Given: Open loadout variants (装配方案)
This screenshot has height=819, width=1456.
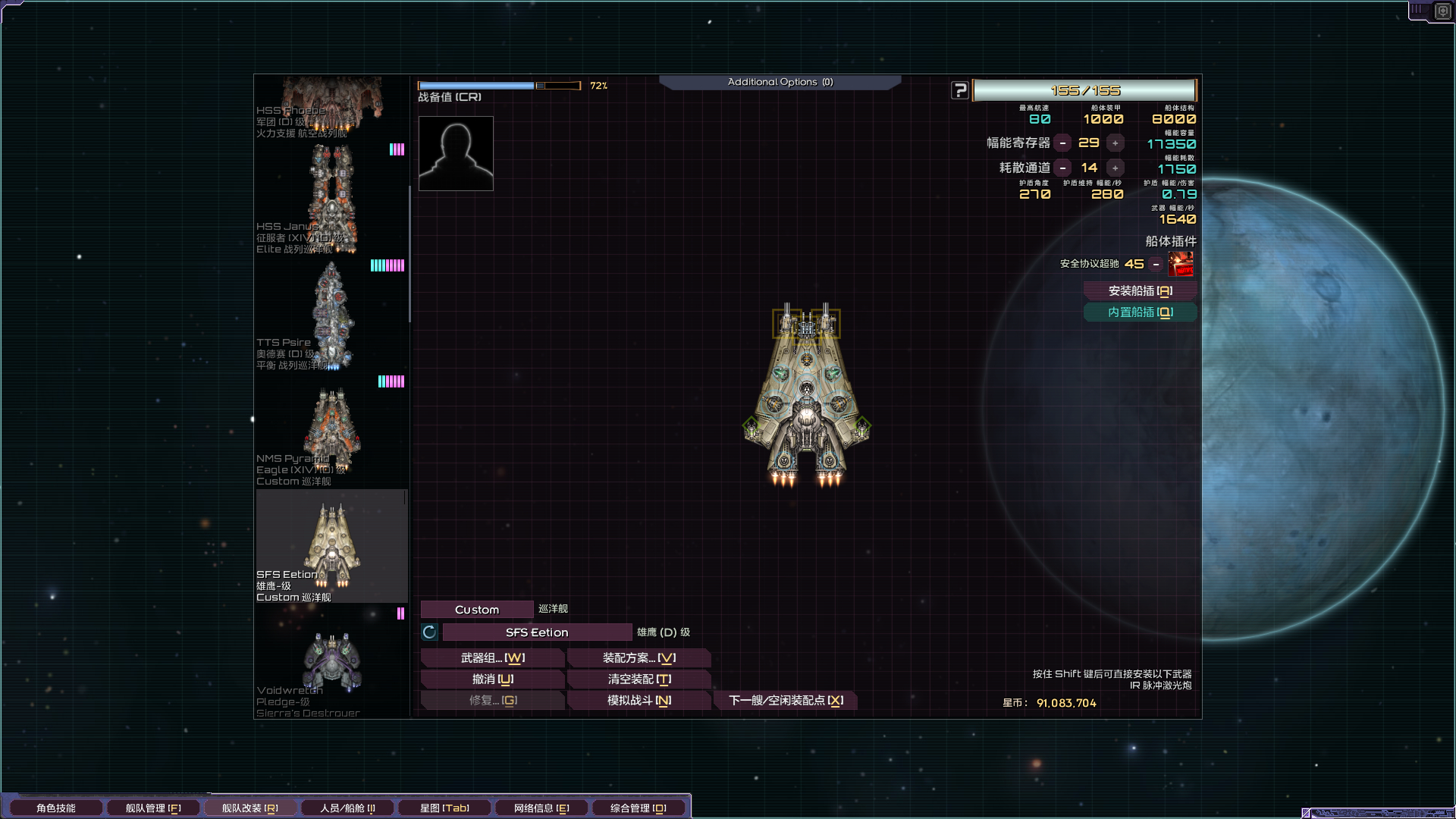Looking at the screenshot, I should tap(639, 658).
